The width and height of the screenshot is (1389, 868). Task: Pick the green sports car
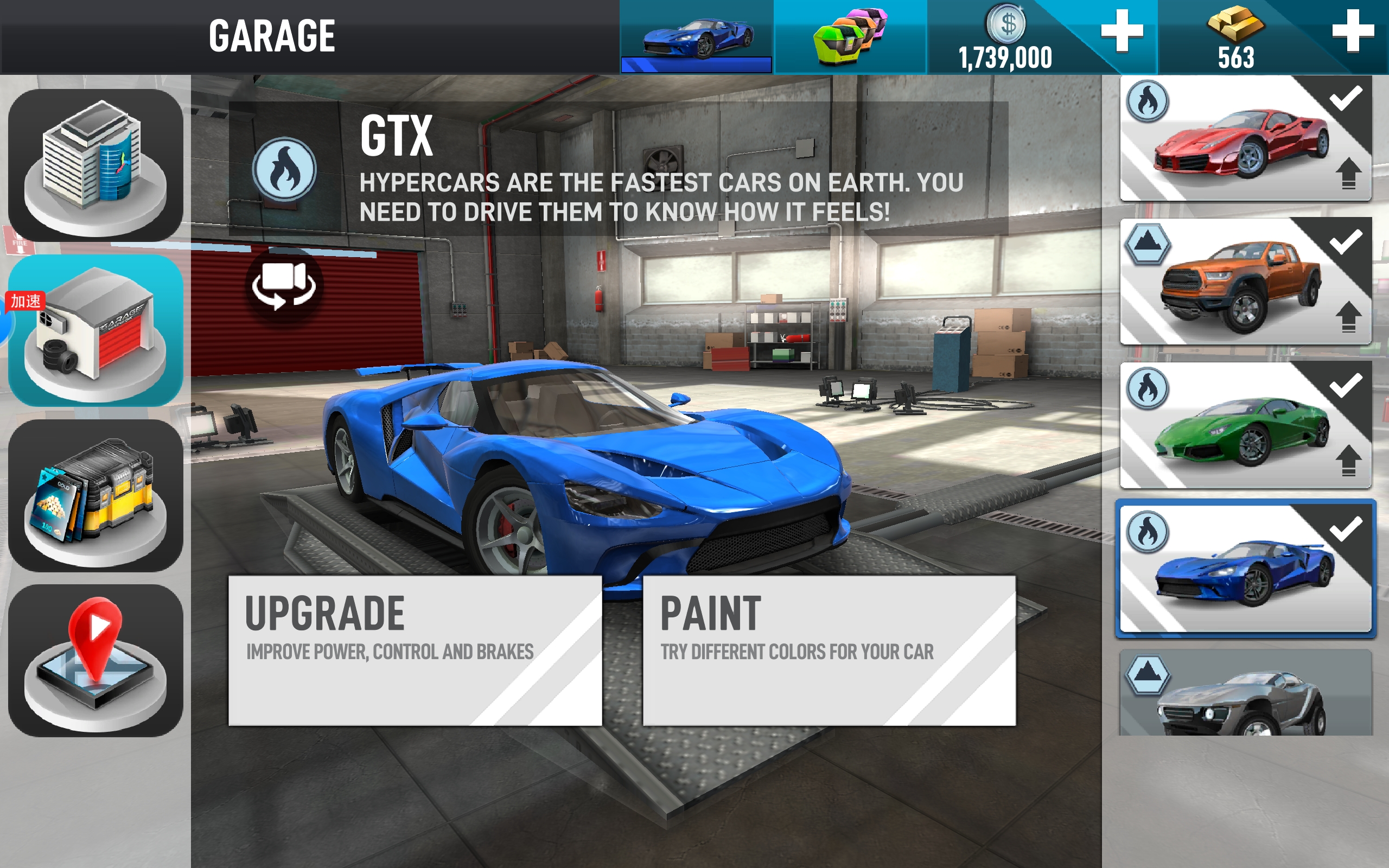pyautogui.click(x=1245, y=425)
